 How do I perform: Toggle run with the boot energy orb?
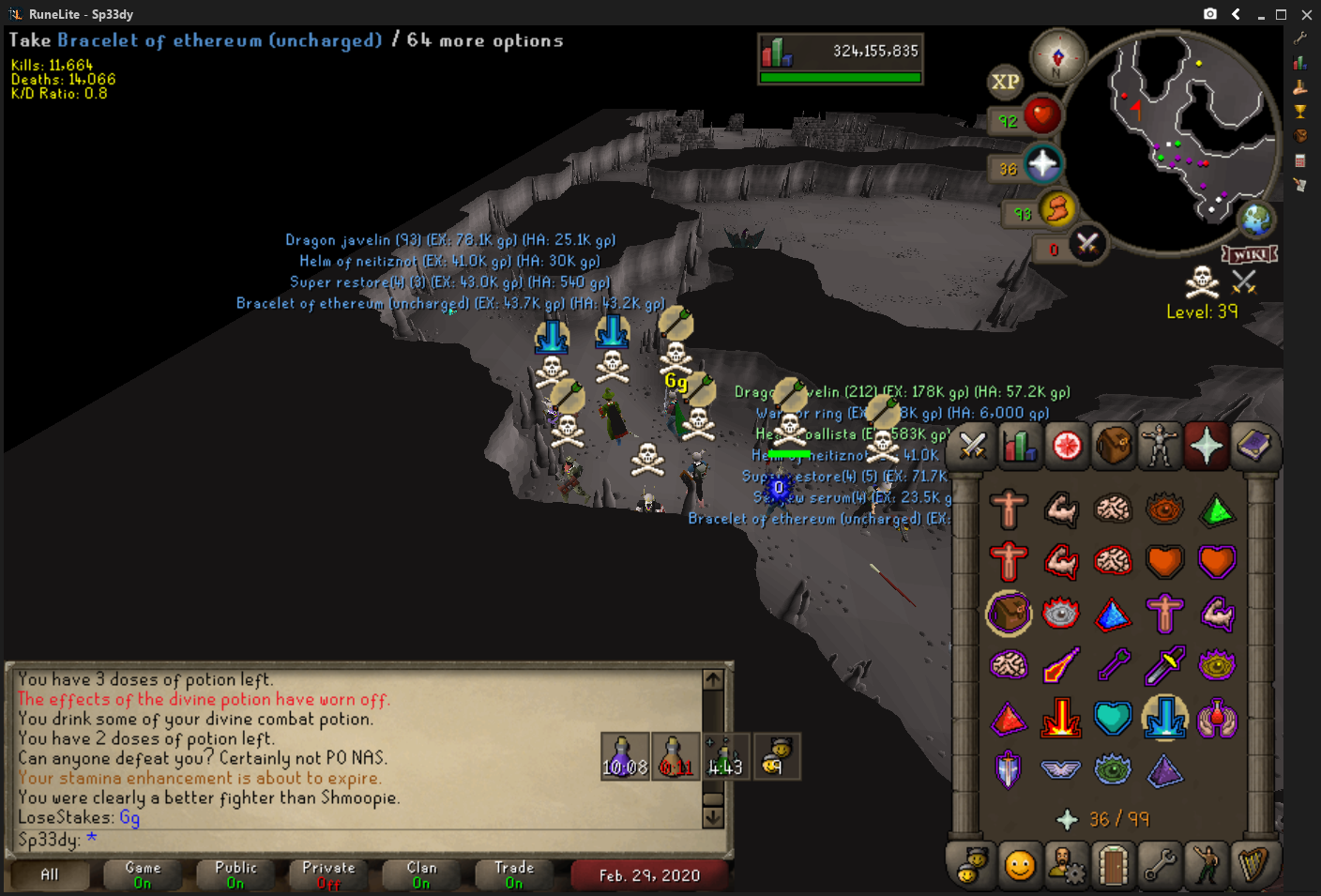pos(1057,209)
